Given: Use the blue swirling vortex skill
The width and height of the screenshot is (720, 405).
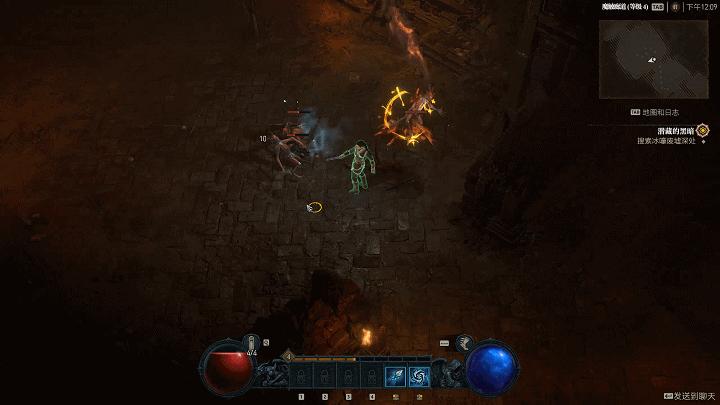Looking at the screenshot, I should tap(418, 377).
